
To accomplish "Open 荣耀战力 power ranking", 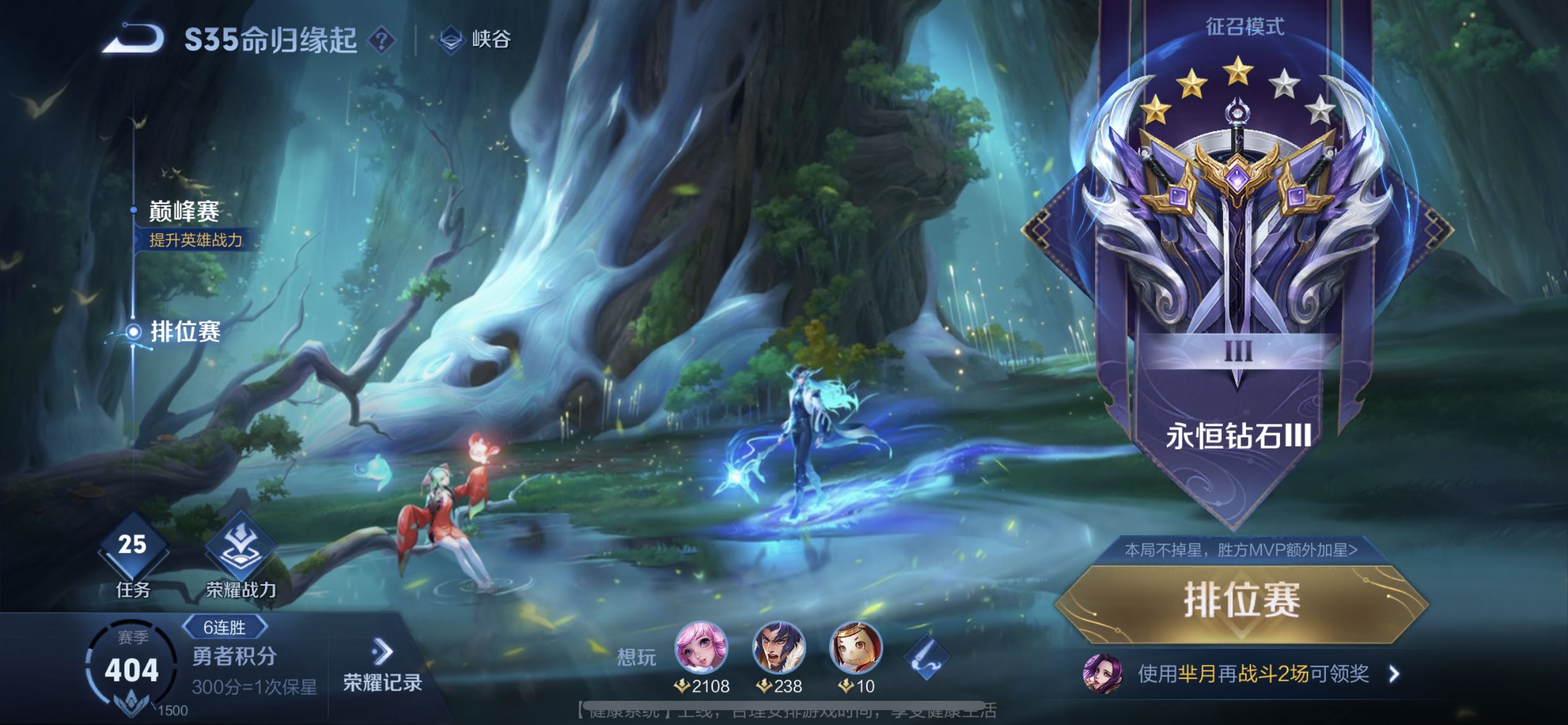I will [x=240, y=555].
